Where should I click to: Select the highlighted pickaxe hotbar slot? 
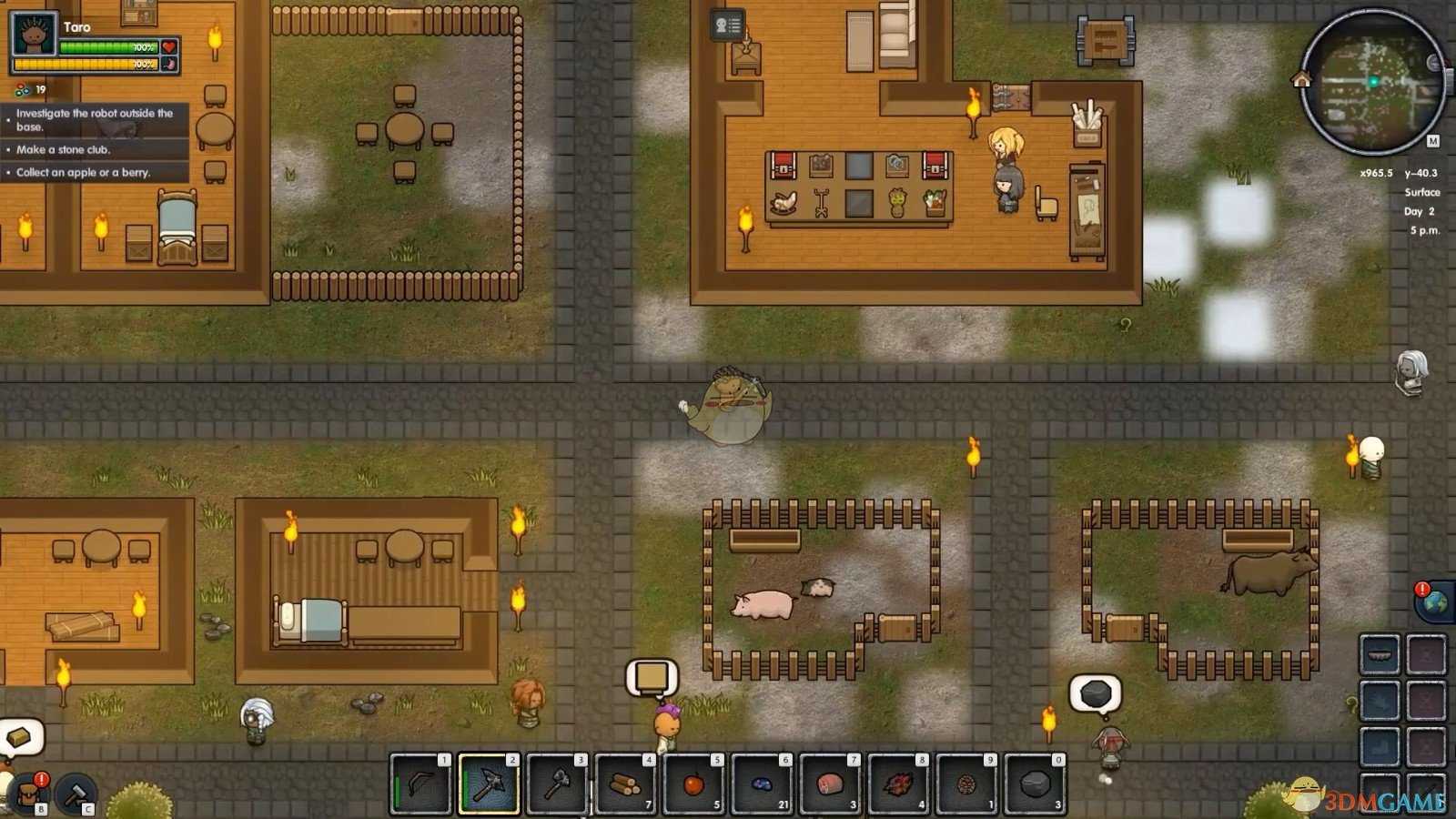[489, 784]
